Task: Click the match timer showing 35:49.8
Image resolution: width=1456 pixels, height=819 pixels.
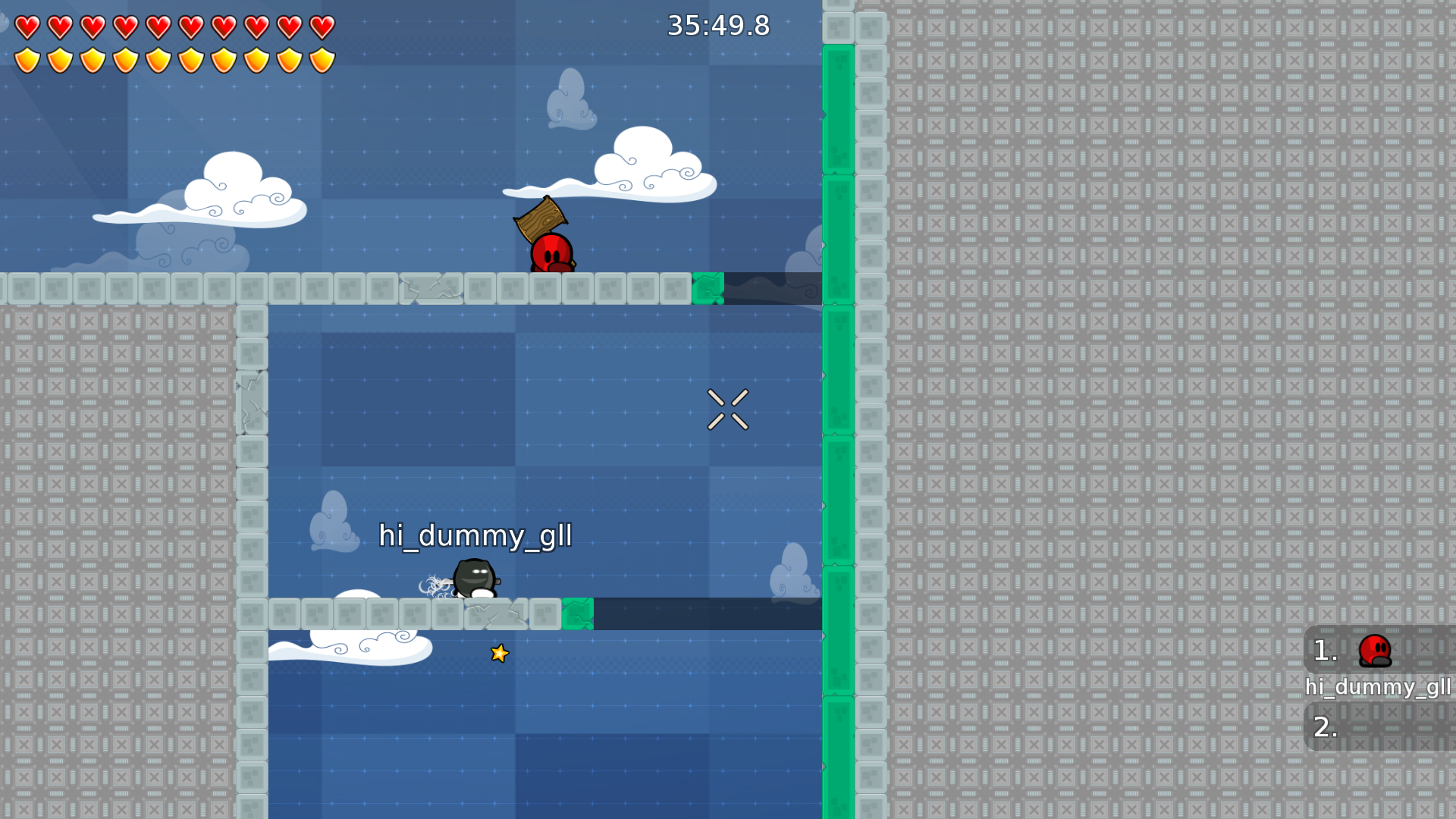Action: [x=717, y=25]
